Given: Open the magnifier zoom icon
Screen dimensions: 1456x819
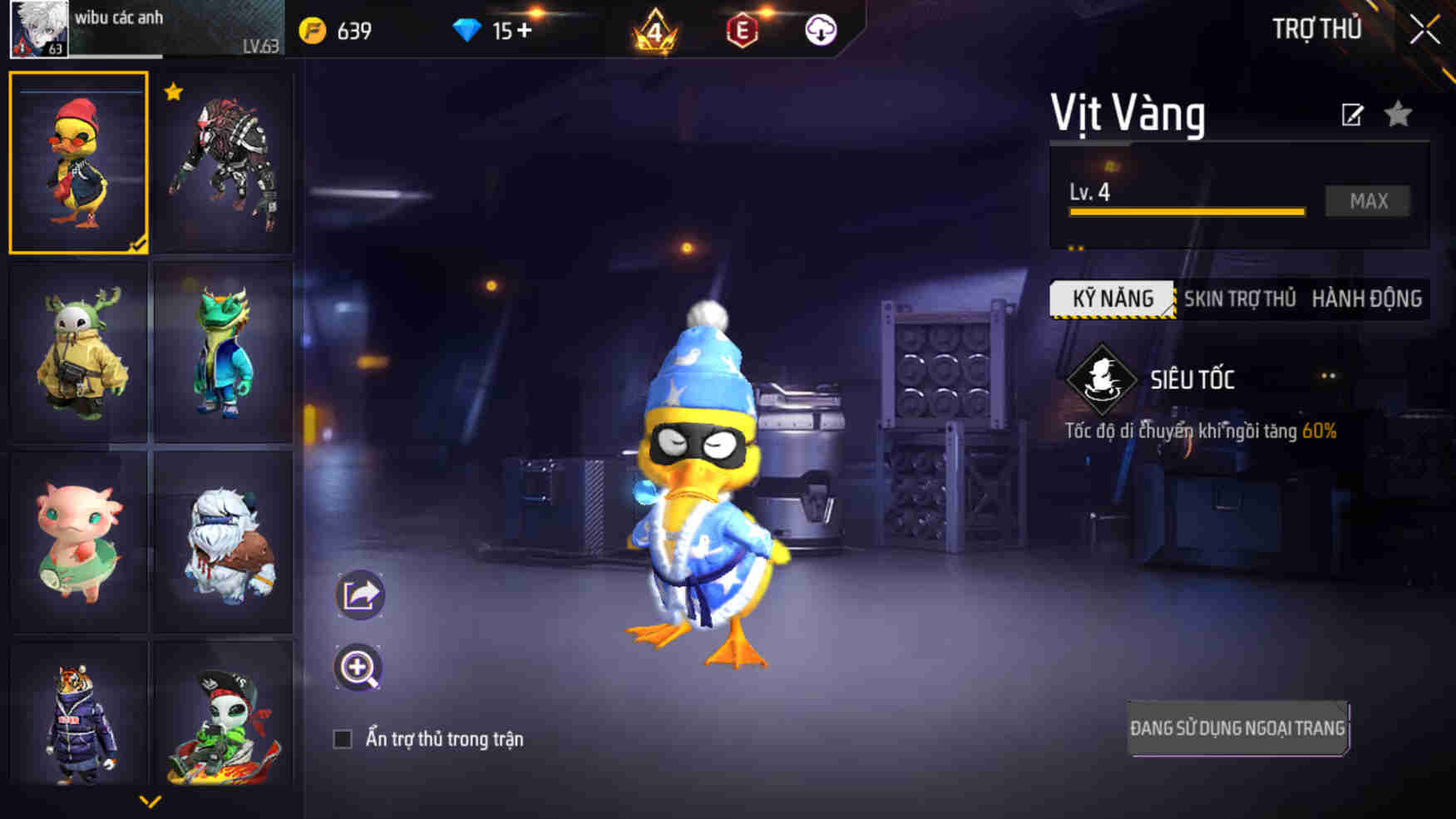Looking at the screenshot, I should (x=358, y=668).
